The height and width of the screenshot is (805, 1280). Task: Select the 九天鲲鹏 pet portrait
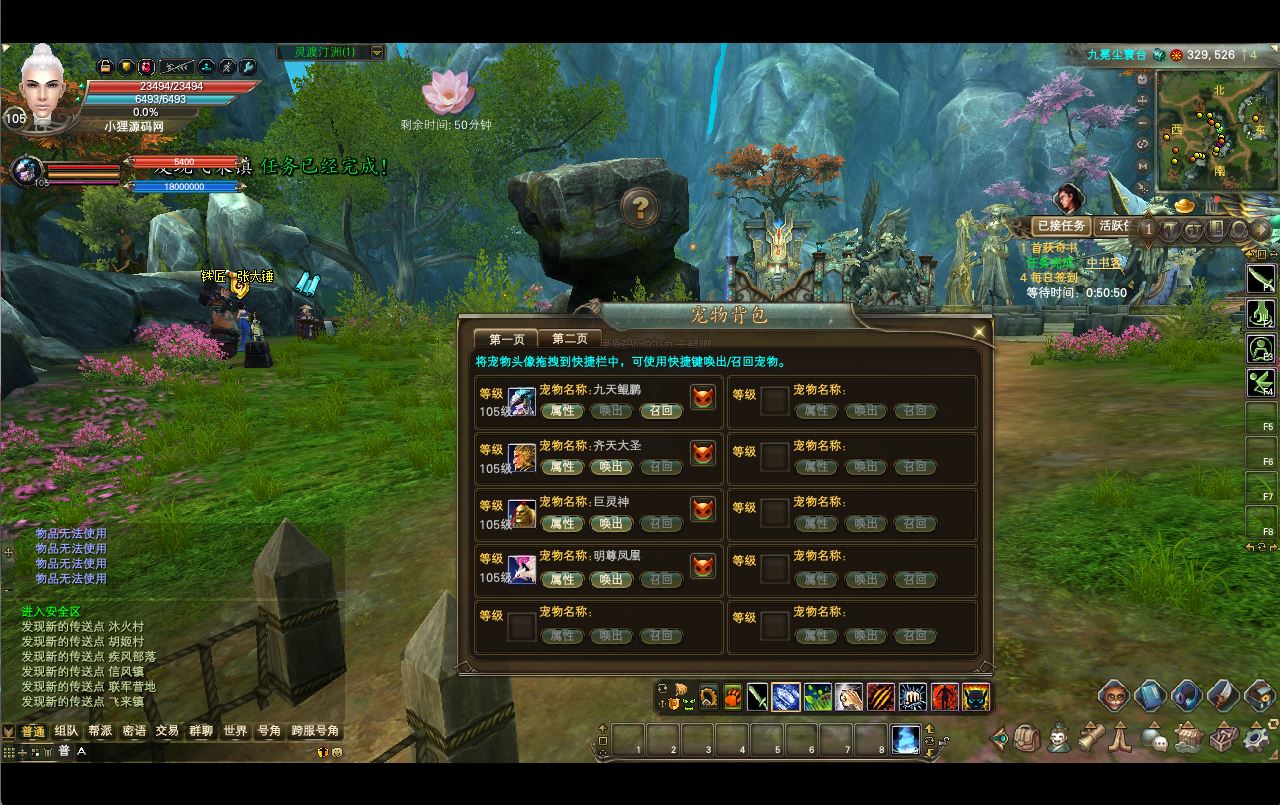tap(522, 402)
